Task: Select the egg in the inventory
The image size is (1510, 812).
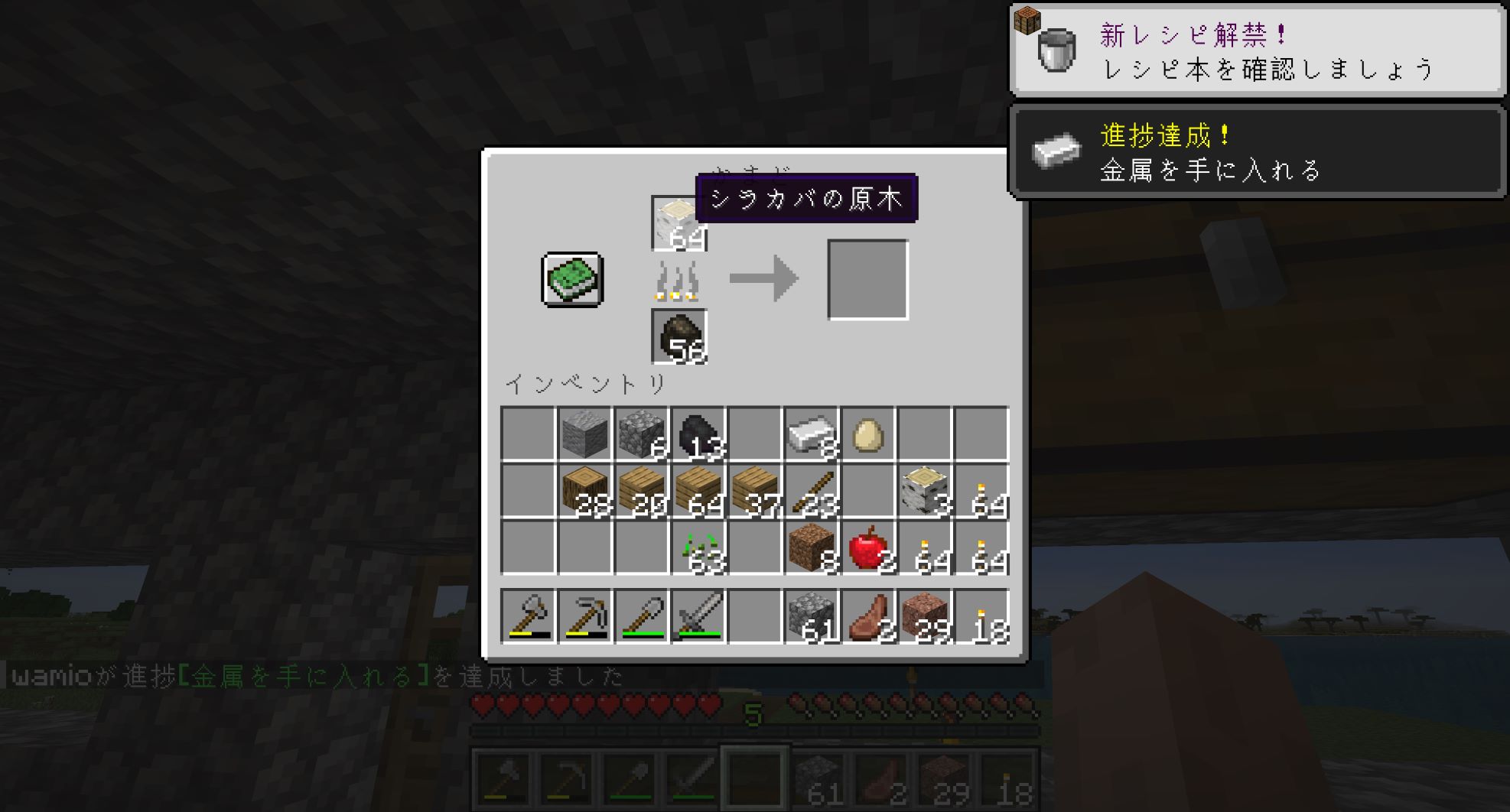Action: (x=867, y=434)
